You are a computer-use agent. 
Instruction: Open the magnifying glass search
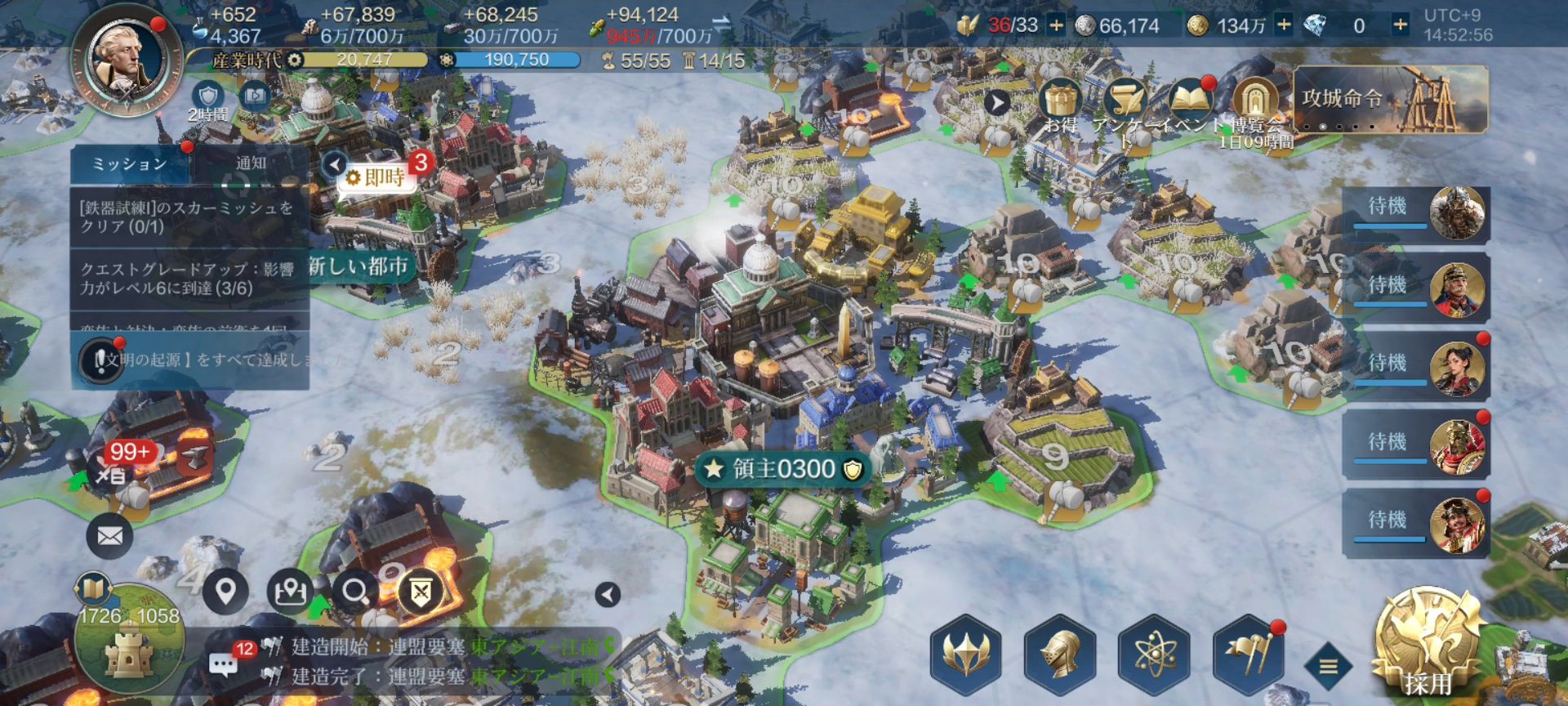click(x=354, y=591)
